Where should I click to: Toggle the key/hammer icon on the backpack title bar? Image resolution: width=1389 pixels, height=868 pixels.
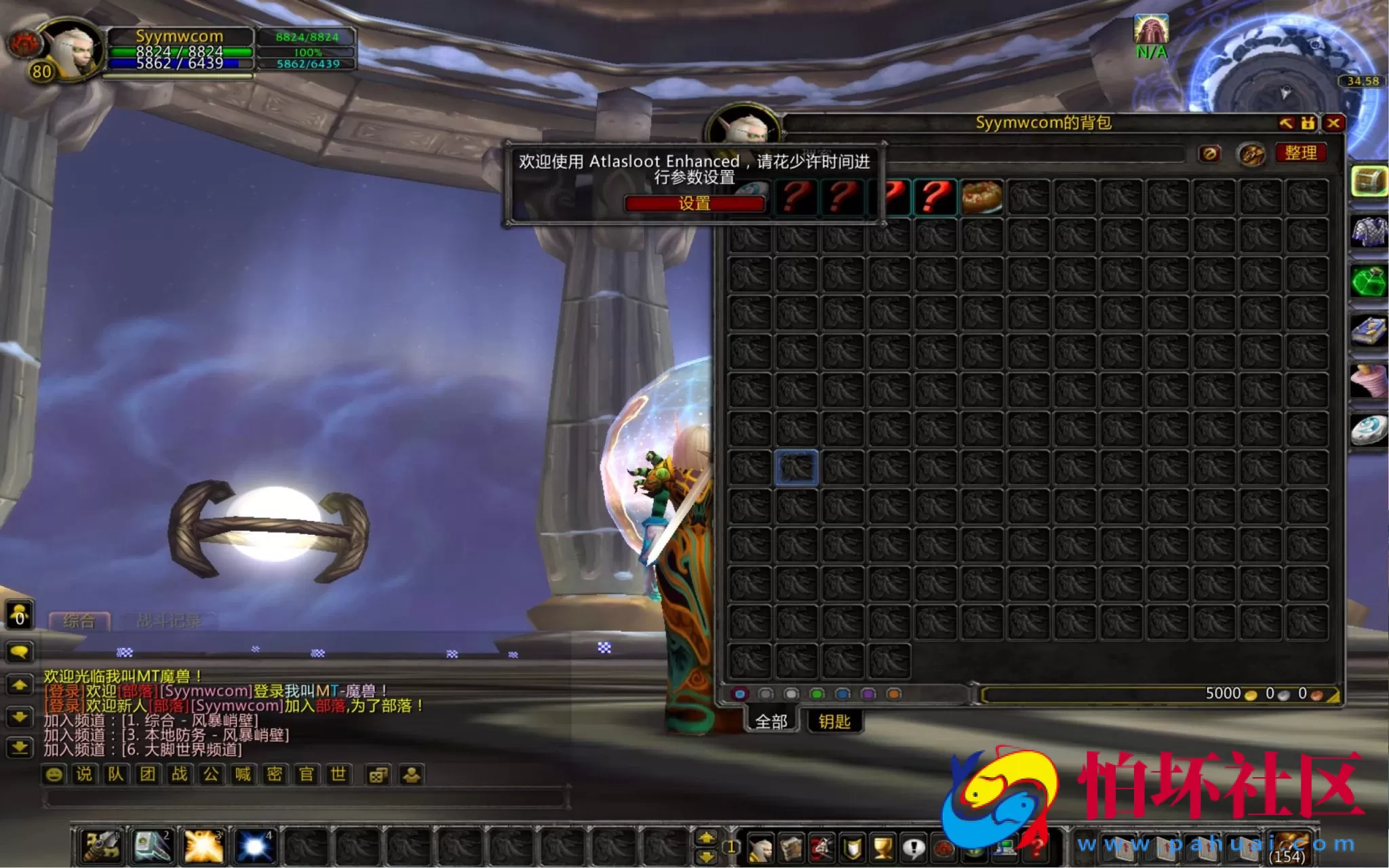point(1287,123)
